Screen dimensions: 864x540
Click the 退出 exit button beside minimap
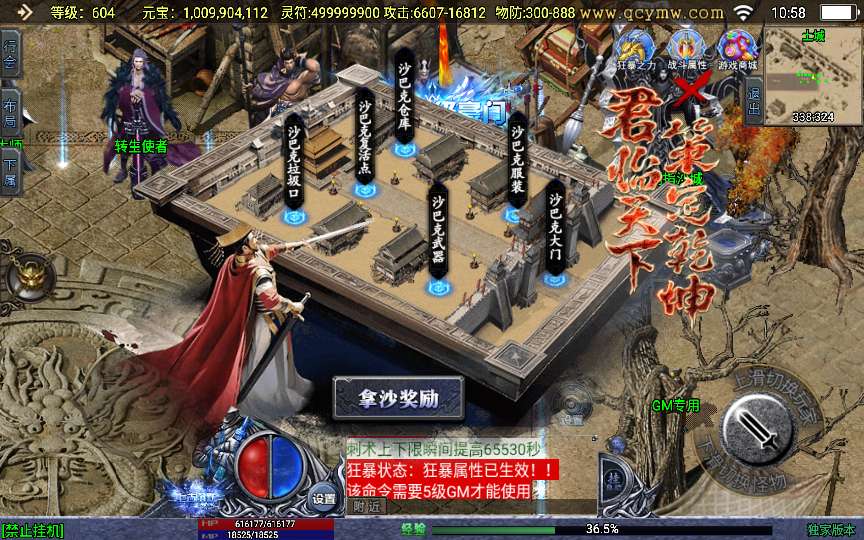click(754, 105)
